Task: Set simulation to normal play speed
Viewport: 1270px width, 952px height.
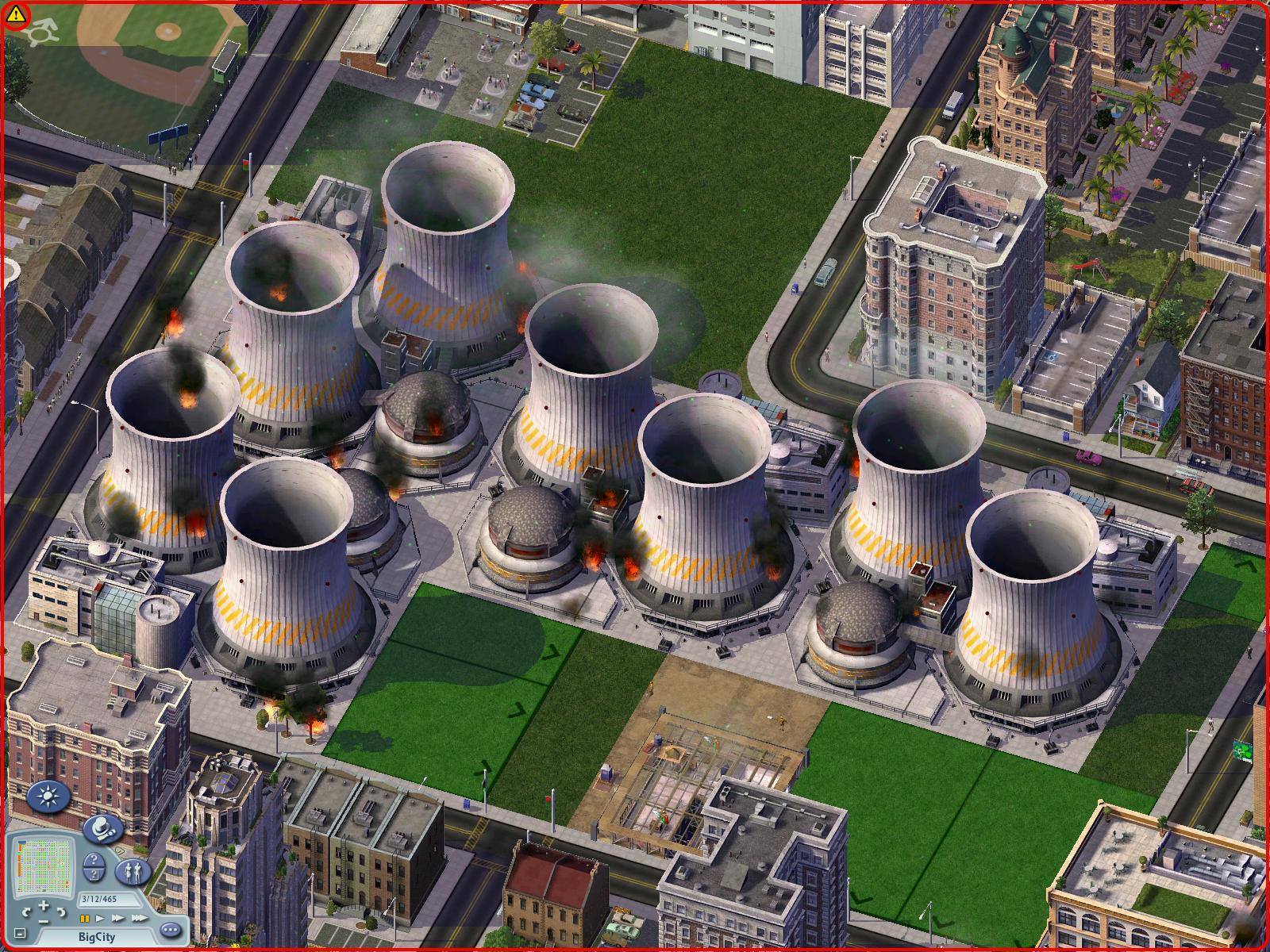Action: click(x=100, y=919)
